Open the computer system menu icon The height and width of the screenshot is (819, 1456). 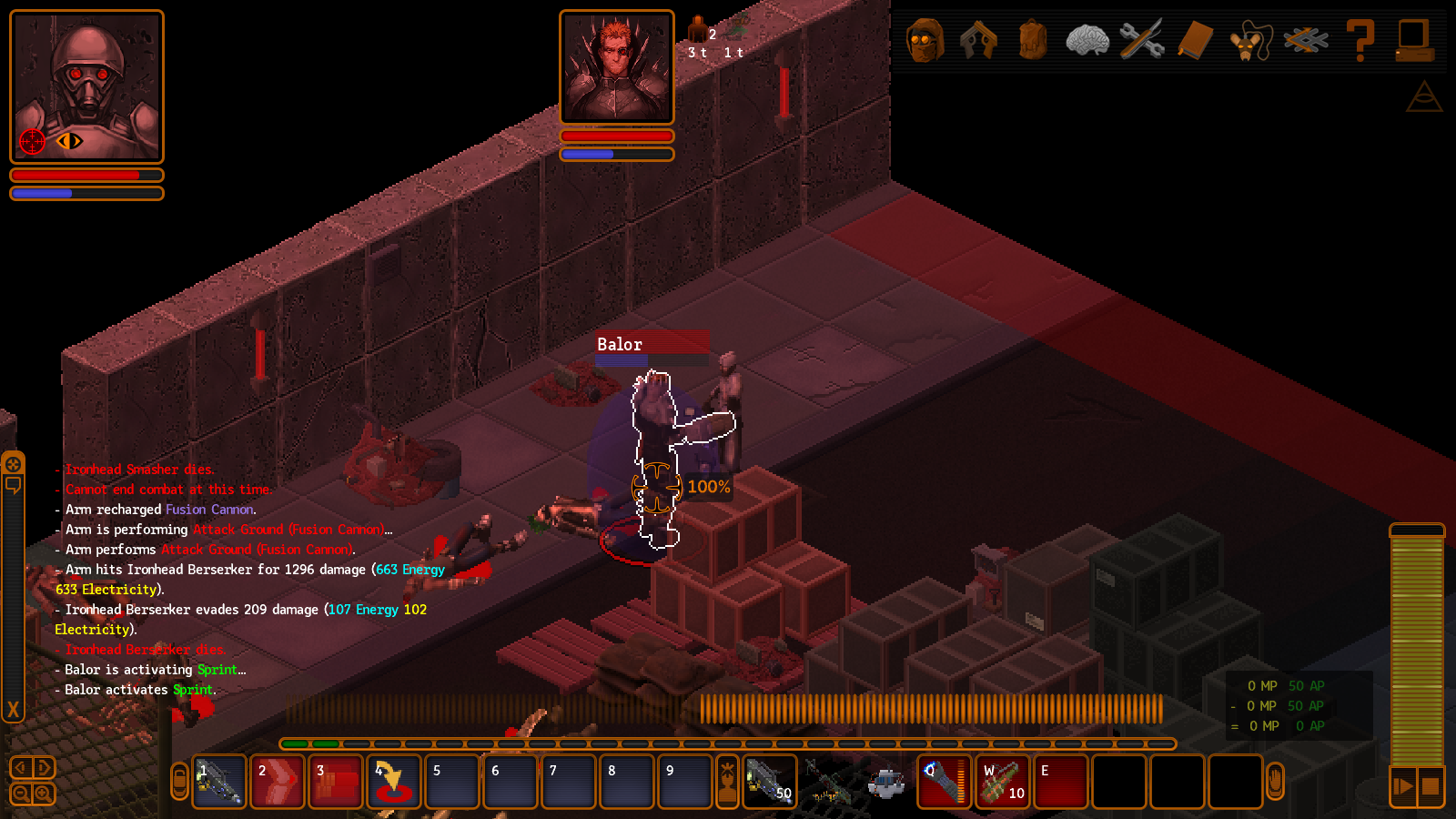1414,41
